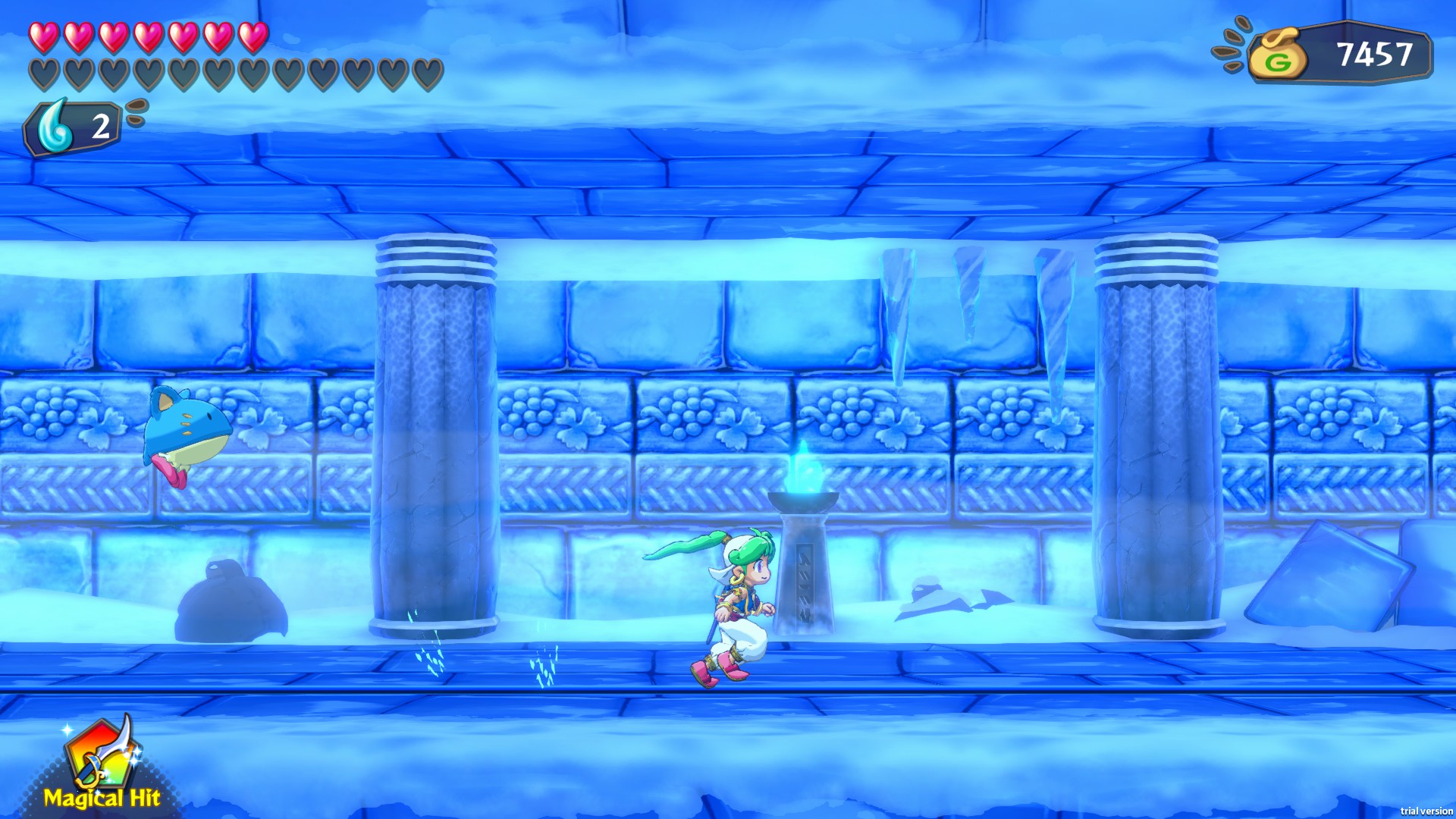The image size is (1456, 819).
Task: Activate the Magical Hit ability icon
Action: (x=101, y=757)
